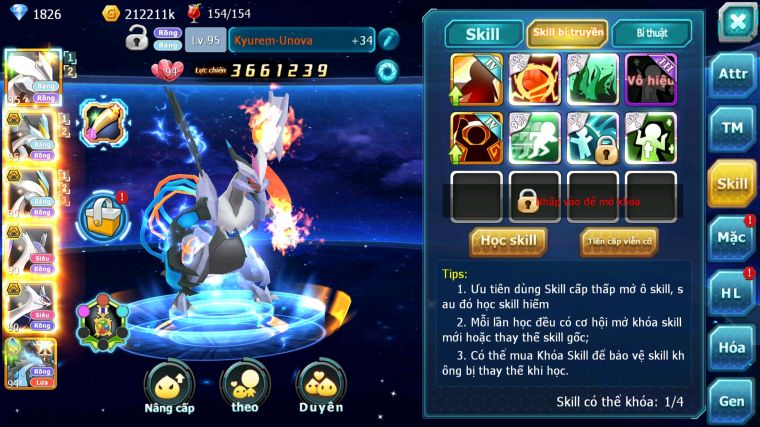Open the Bí thuật tab
Image resolution: width=760 pixels, height=427 pixels.
point(650,34)
